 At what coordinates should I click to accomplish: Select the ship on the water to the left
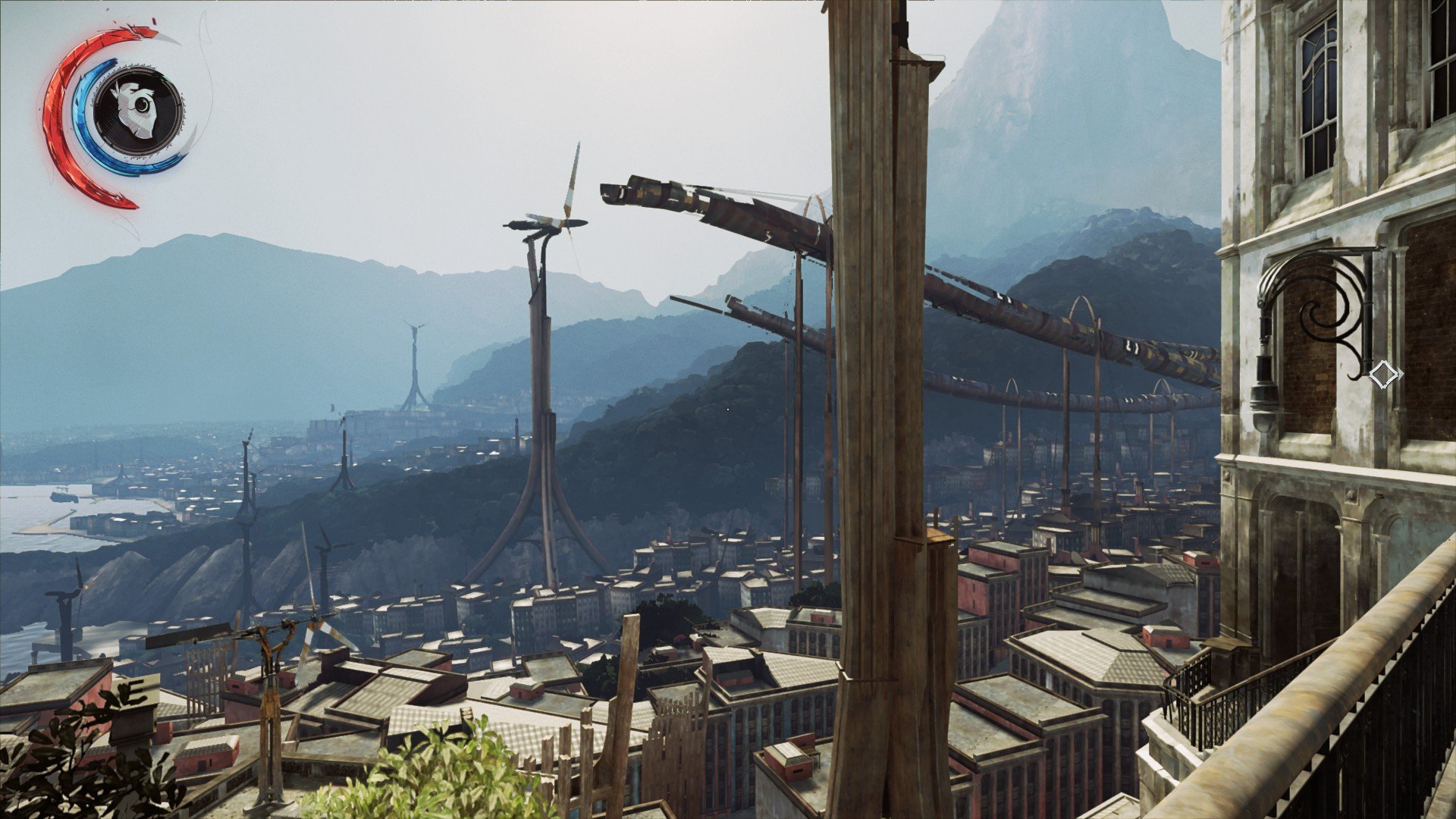[x=64, y=496]
